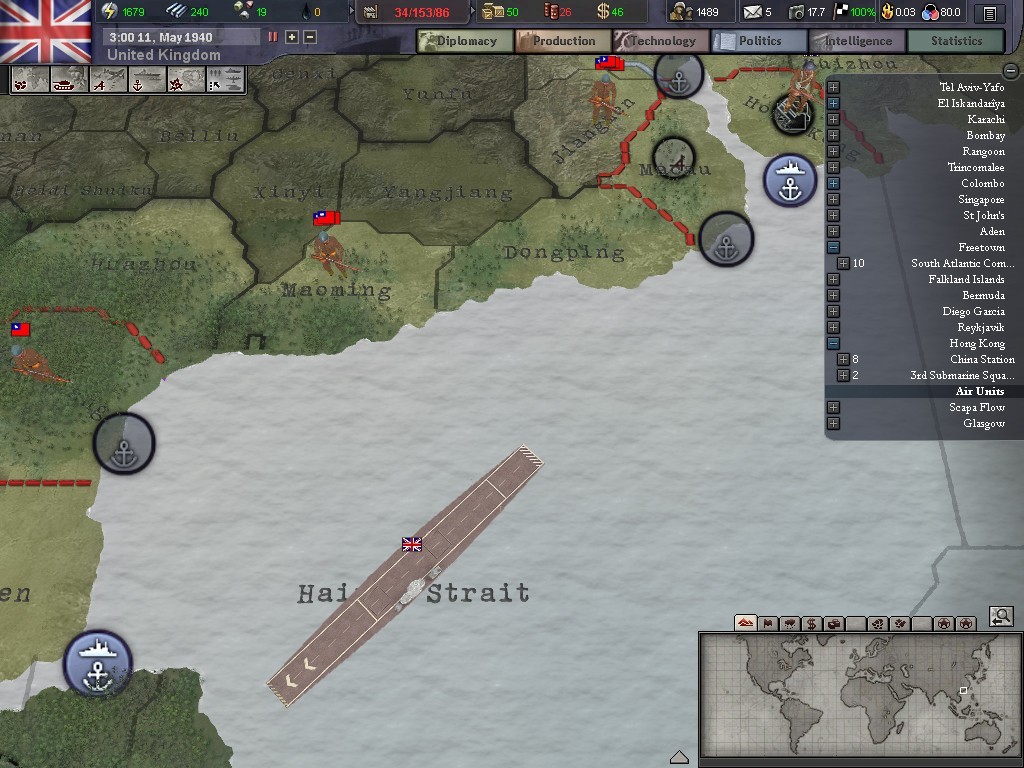Expand the Singapore unit group
Viewport: 1024px width, 768px height.
coord(833,199)
